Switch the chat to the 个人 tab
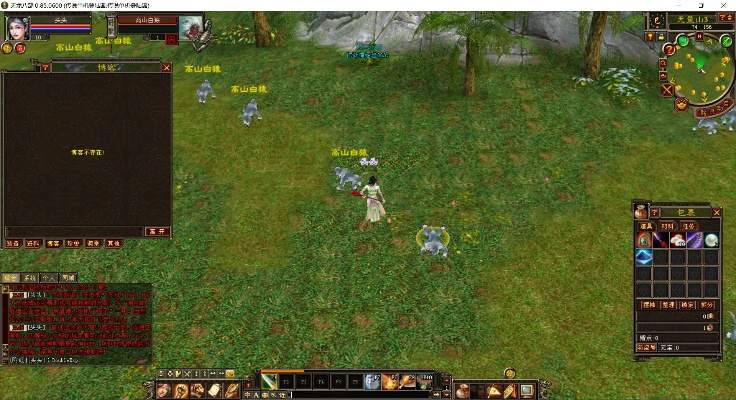The height and width of the screenshot is (400, 736). point(49,277)
